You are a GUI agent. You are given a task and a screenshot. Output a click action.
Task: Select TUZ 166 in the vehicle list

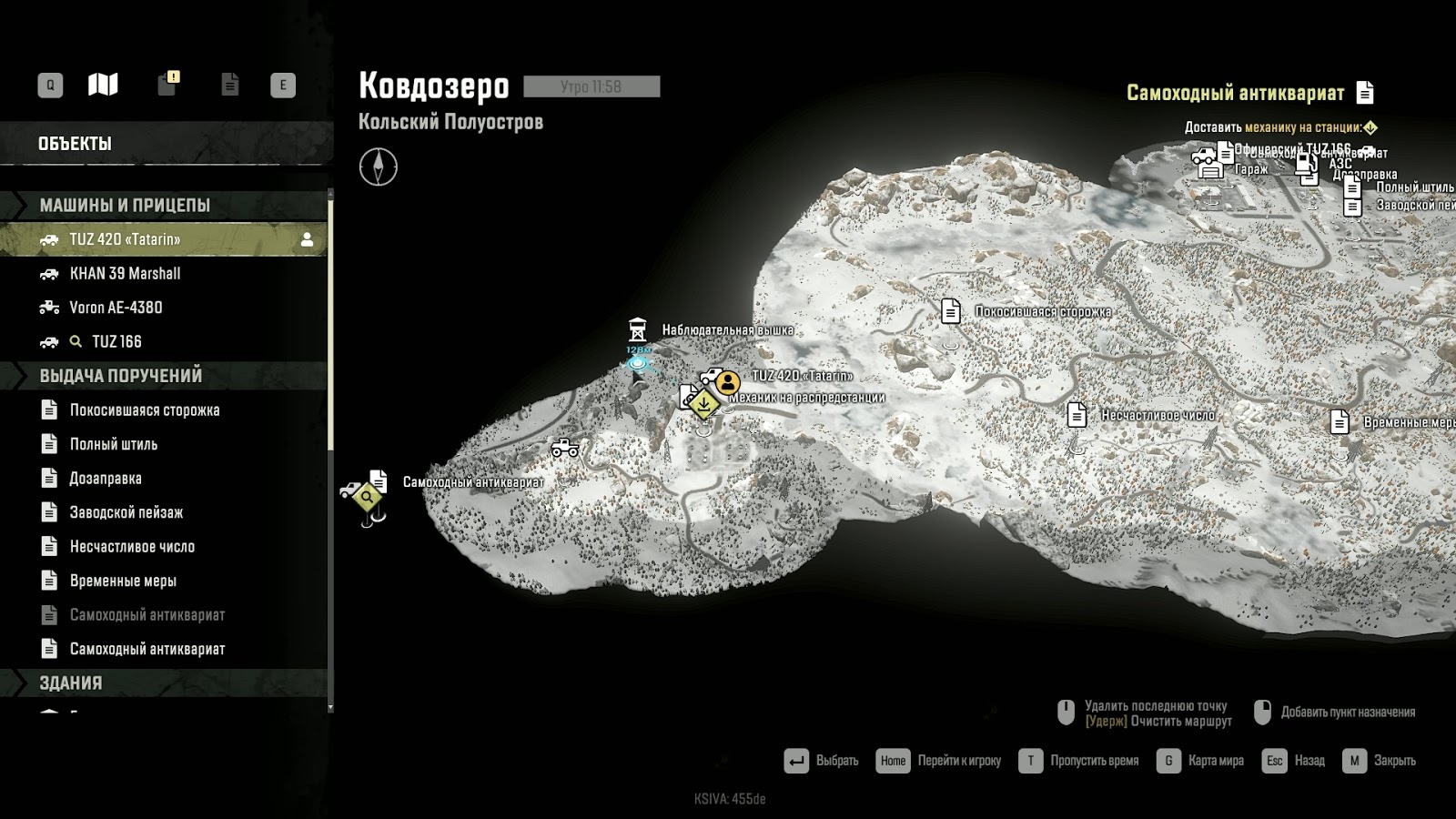(x=116, y=341)
